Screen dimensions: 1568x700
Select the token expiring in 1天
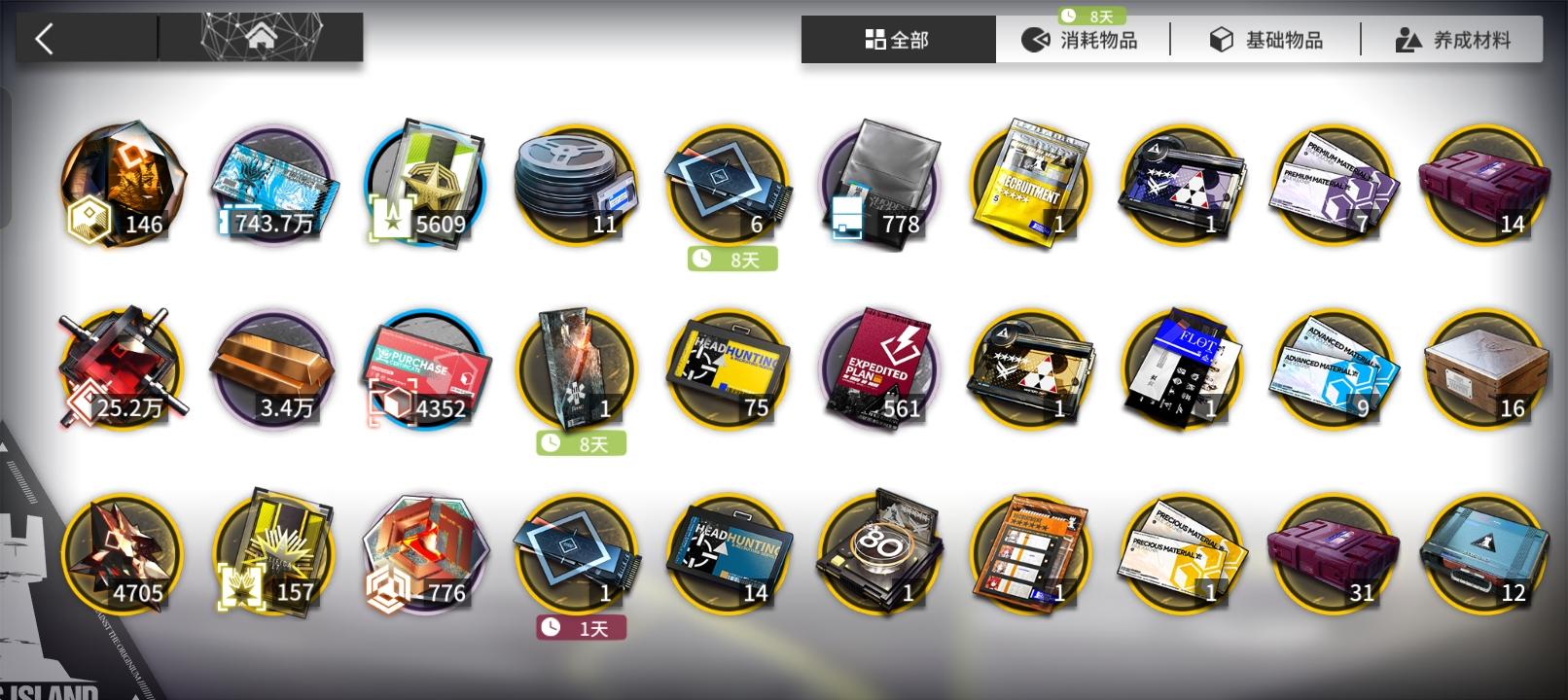point(579,554)
